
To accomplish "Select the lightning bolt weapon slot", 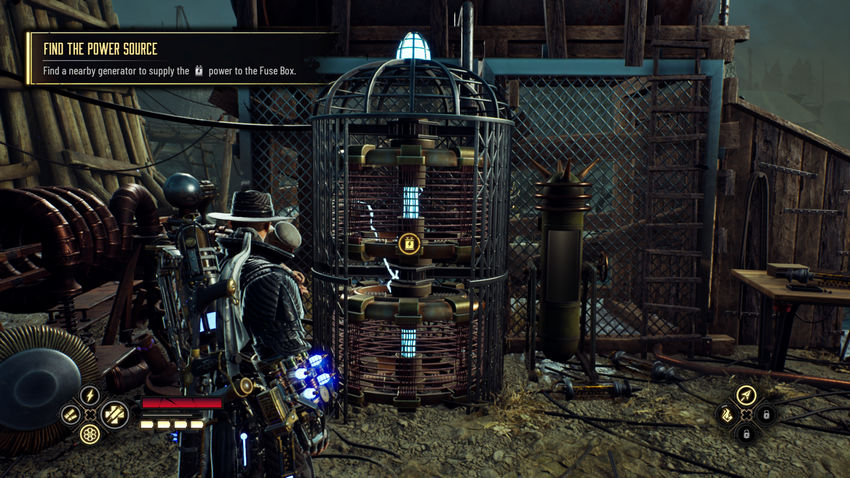I will coord(90,395).
